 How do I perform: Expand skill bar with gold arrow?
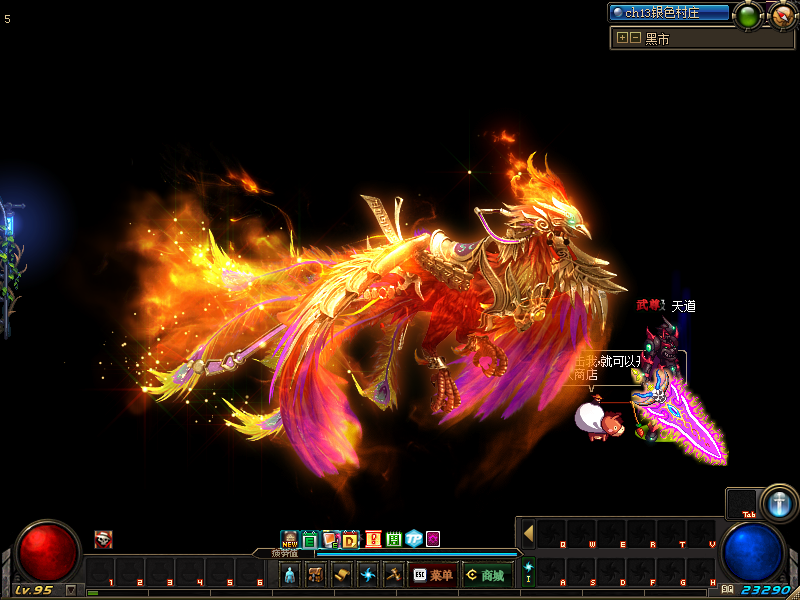click(x=528, y=533)
